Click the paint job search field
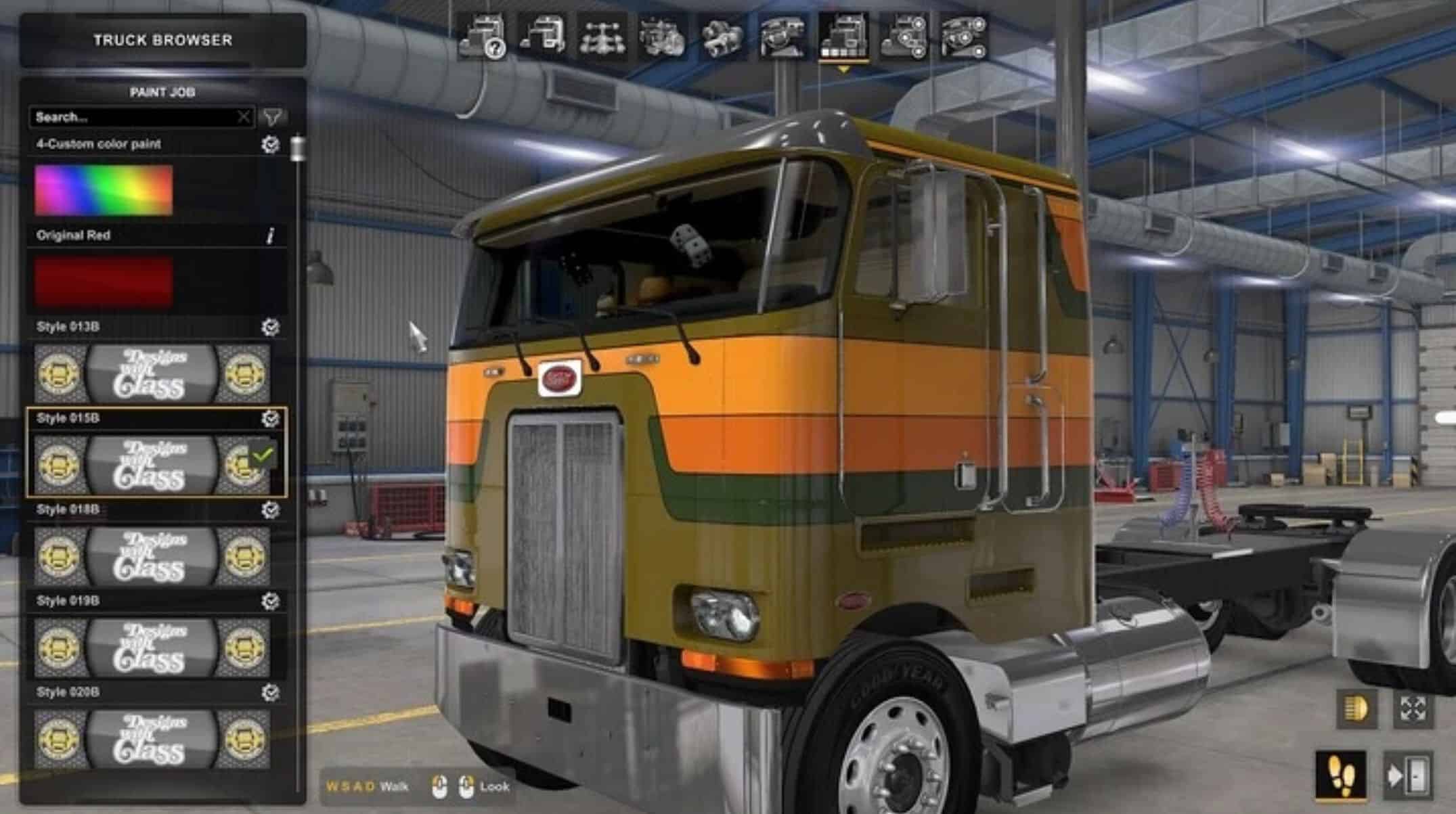This screenshot has width=1456, height=814. click(x=132, y=117)
